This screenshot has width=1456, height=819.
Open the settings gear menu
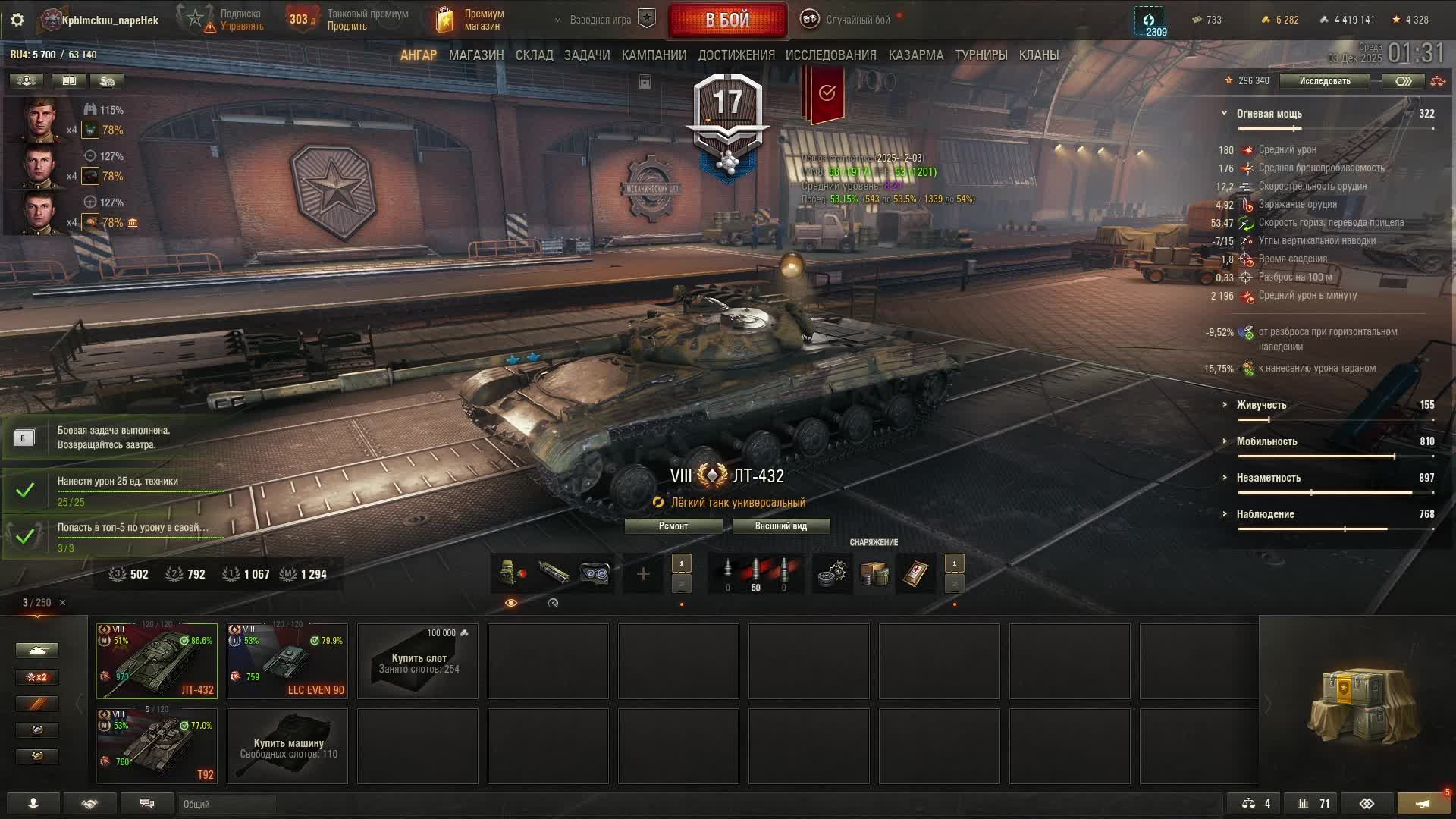[x=17, y=20]
